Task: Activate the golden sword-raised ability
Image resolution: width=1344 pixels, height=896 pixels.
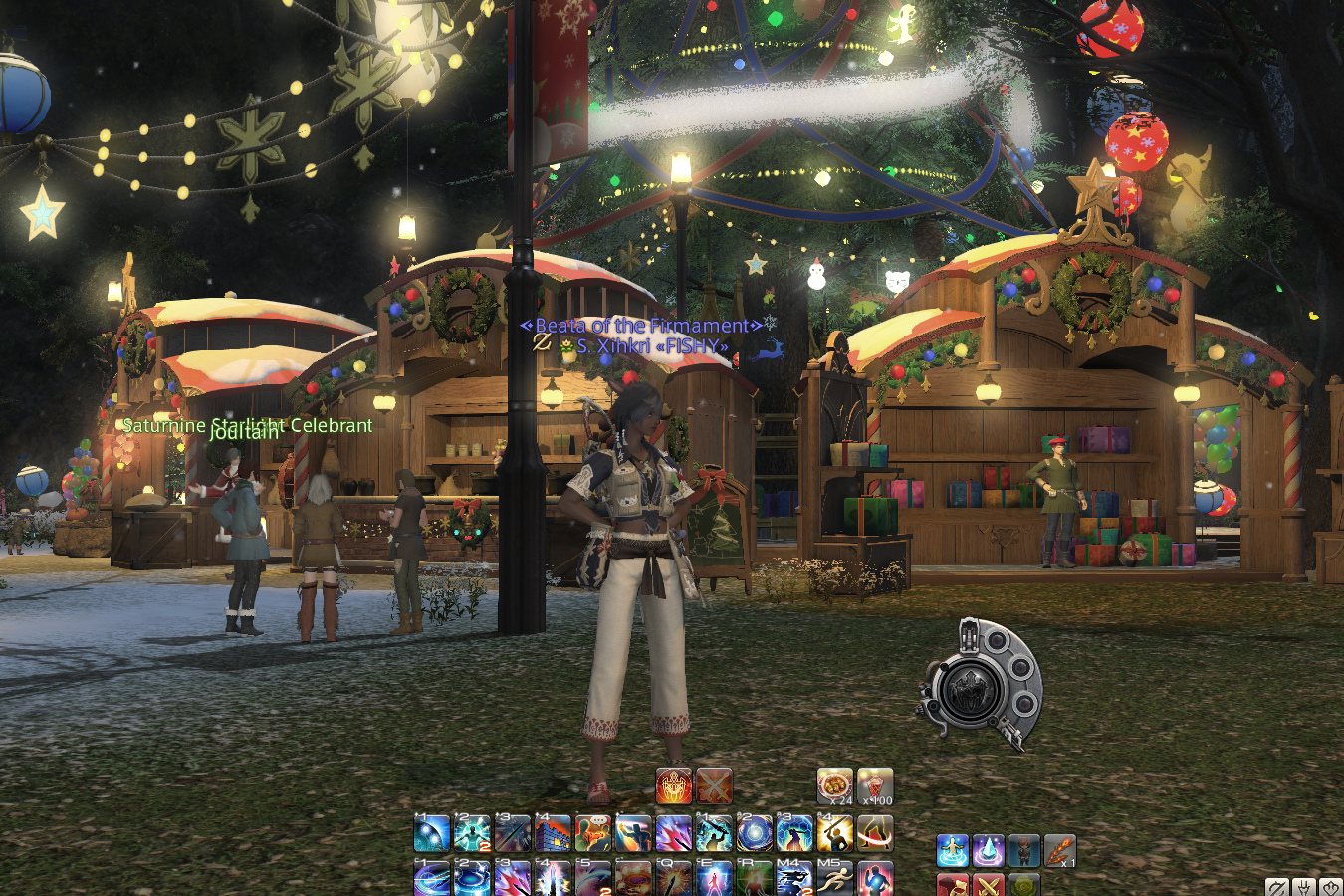Action: [834, 833]
